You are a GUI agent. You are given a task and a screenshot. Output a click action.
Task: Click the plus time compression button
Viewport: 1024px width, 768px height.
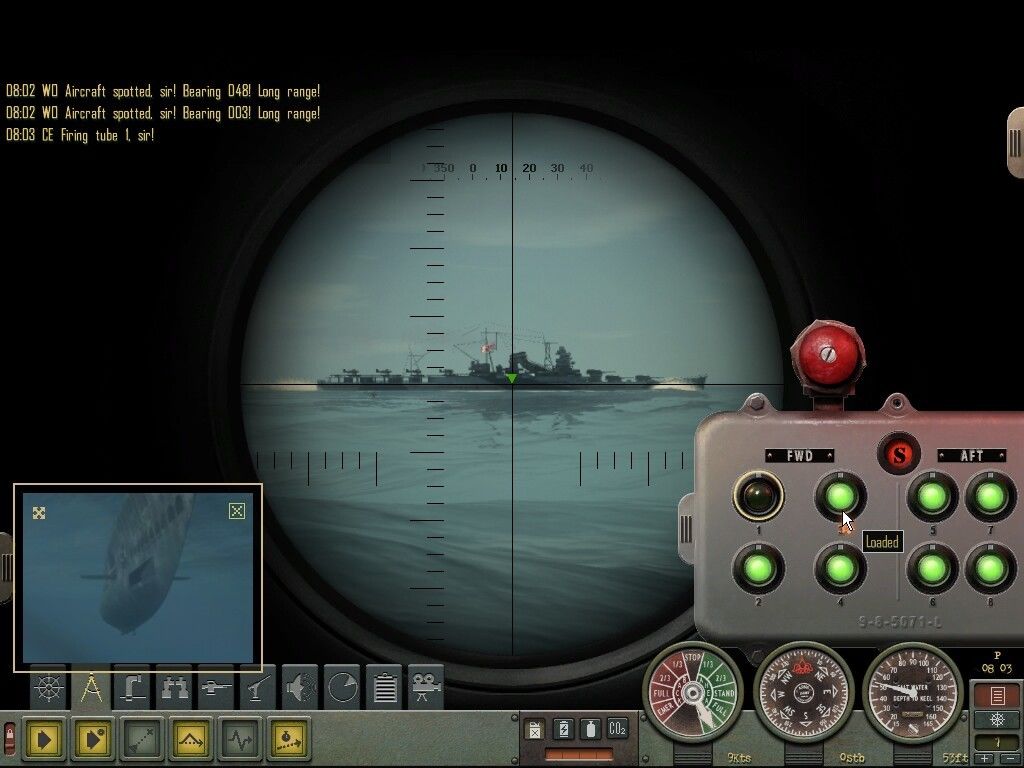coord(985,759)
